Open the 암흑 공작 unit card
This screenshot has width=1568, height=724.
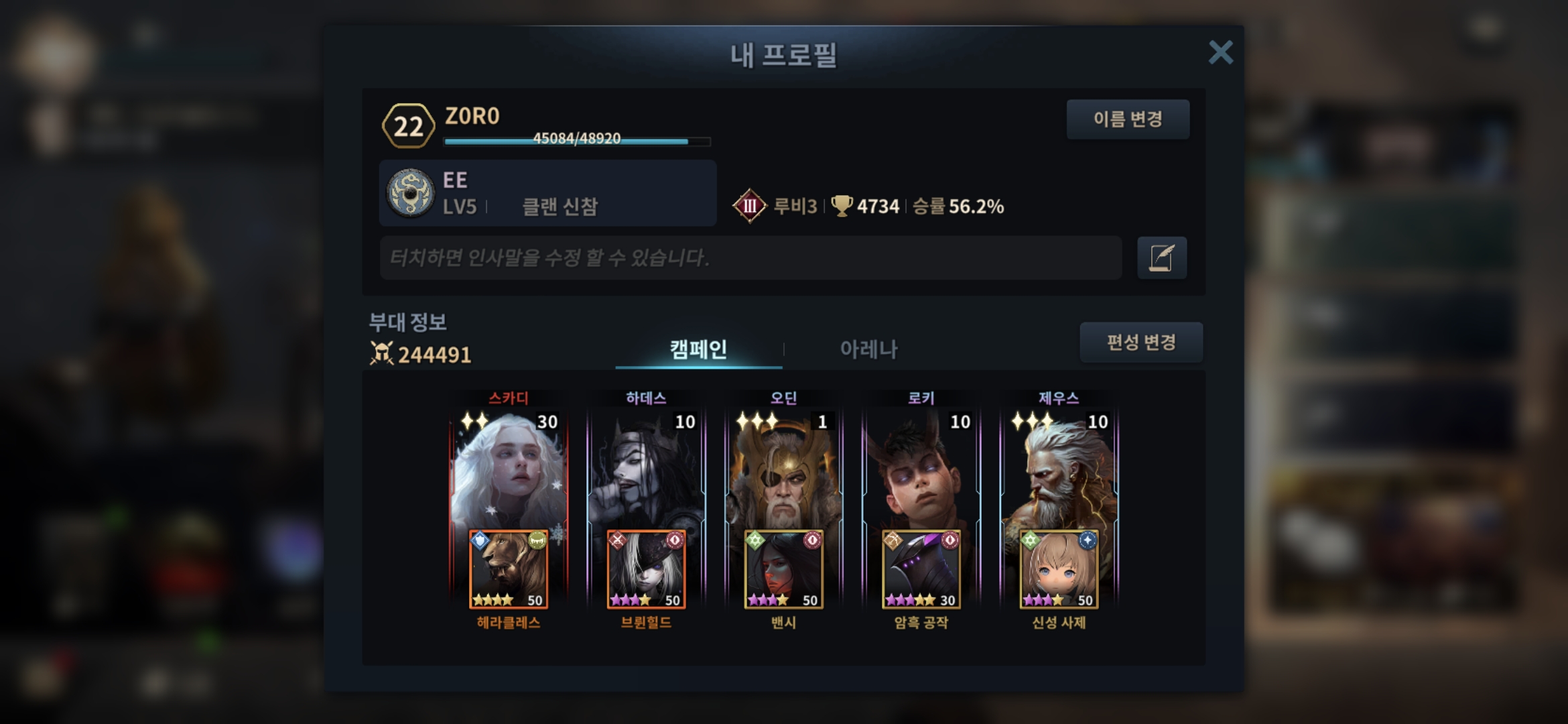pyautogui.click(x=921, y=570)
